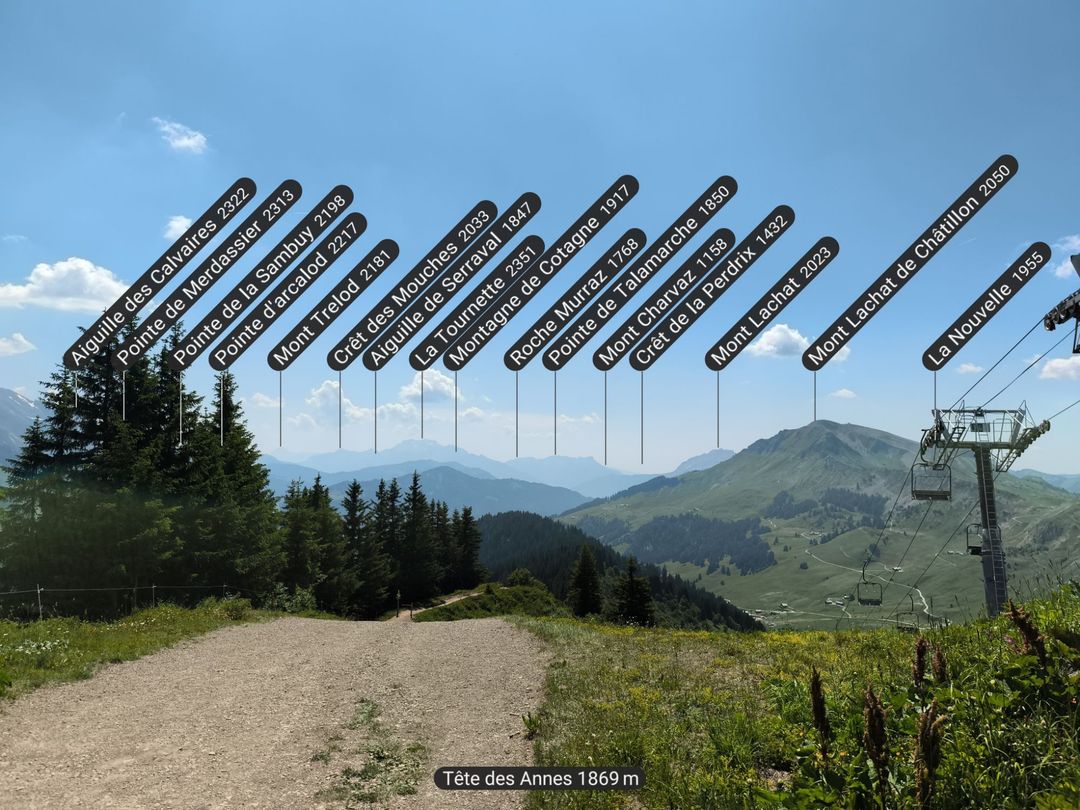This screenshot has height=810, width=1080.
Task: Select the Aiguille des Calvaires 2322 label
Action: (160, 273)
